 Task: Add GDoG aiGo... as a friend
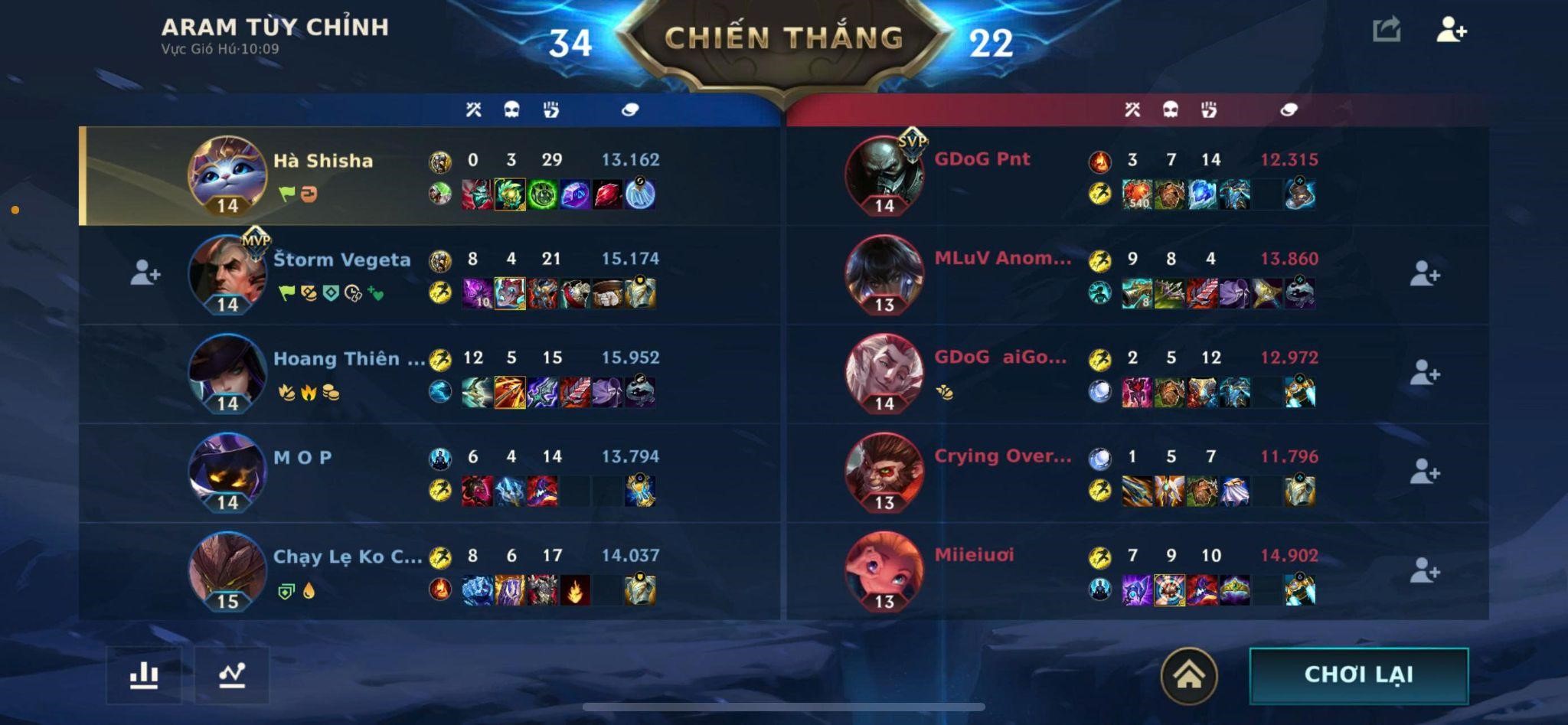(1424, 373)
